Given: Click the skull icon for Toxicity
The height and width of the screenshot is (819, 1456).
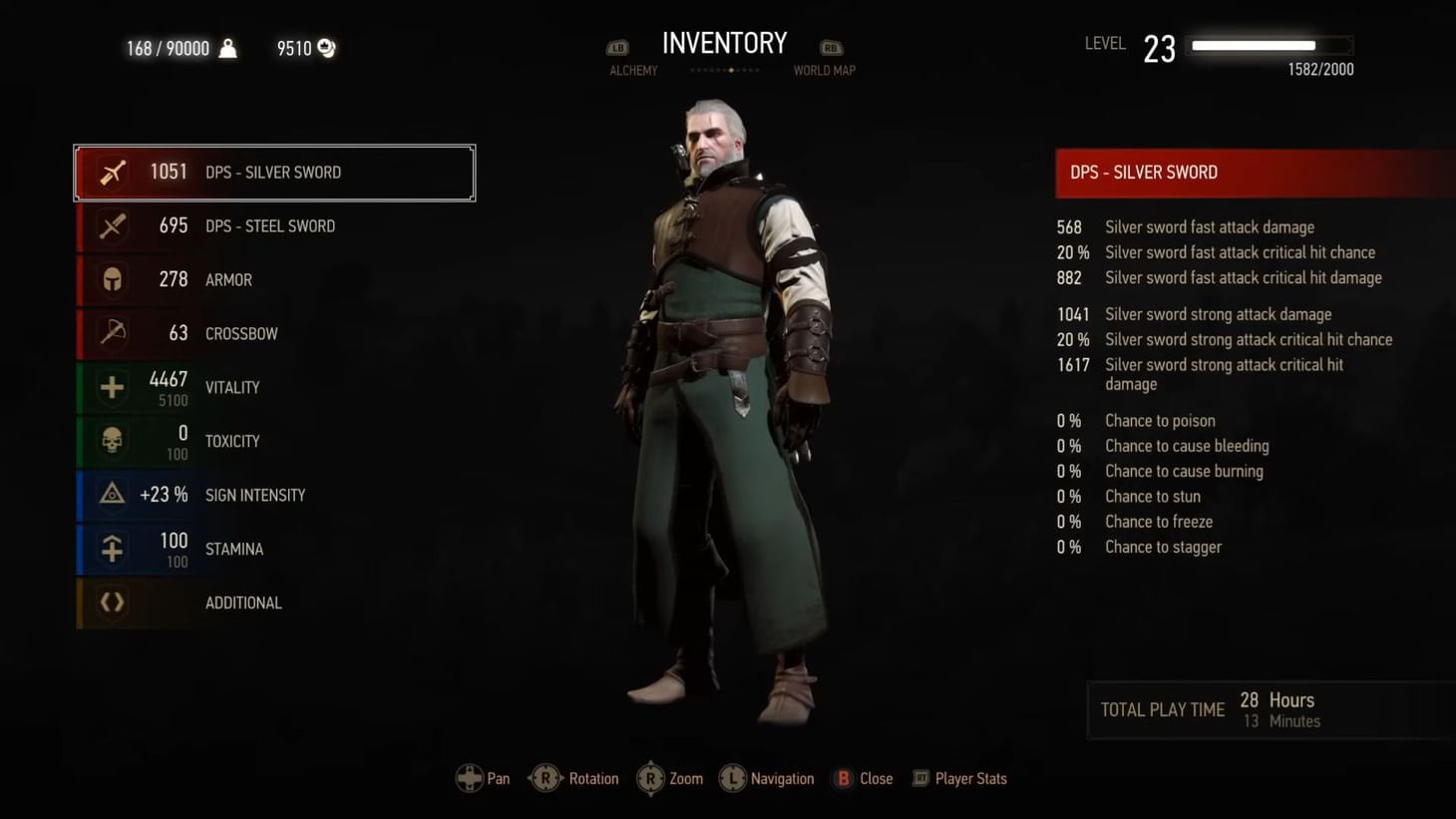Looking at the screenshot, I should click(x=112, y=441).
